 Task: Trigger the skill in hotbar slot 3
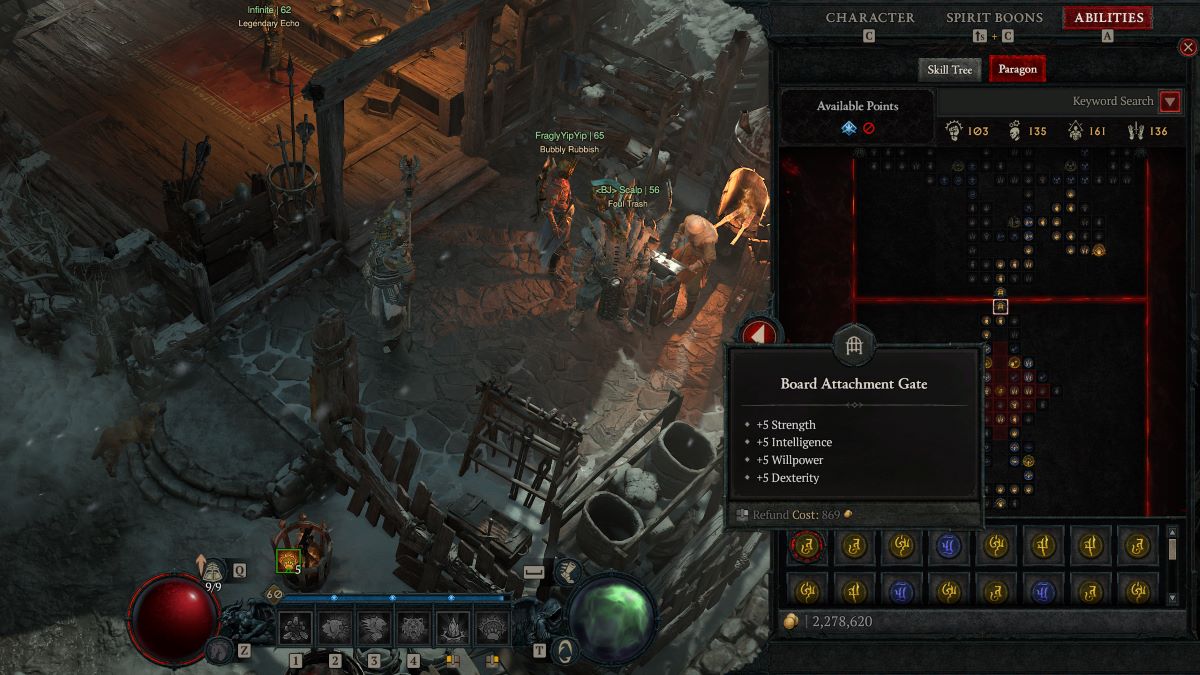(373, 627)
